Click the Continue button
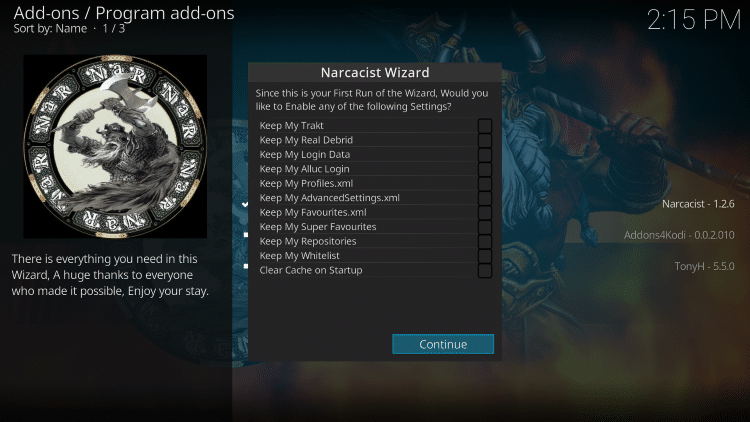The width and height of the screenshot is (750, 422). 443,344
